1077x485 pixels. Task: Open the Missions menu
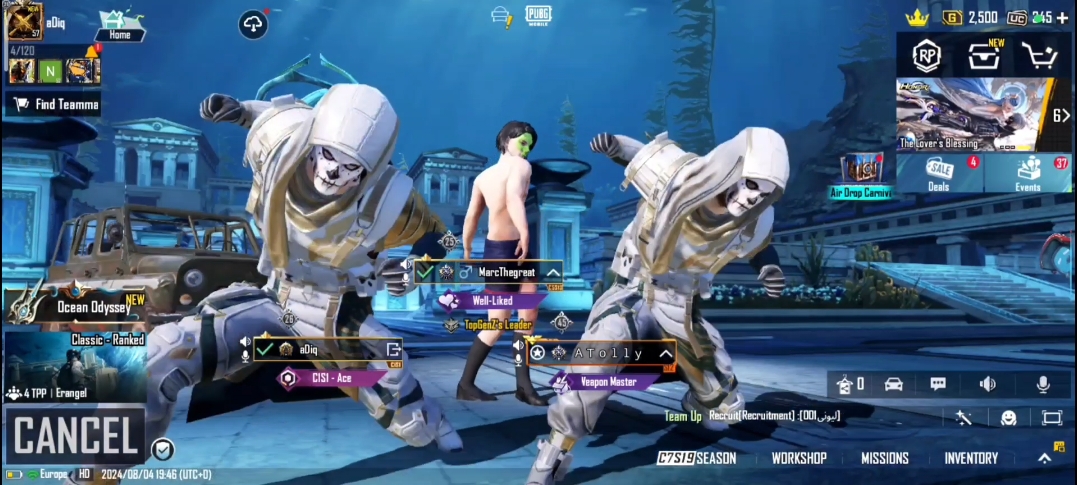point(885,458)
